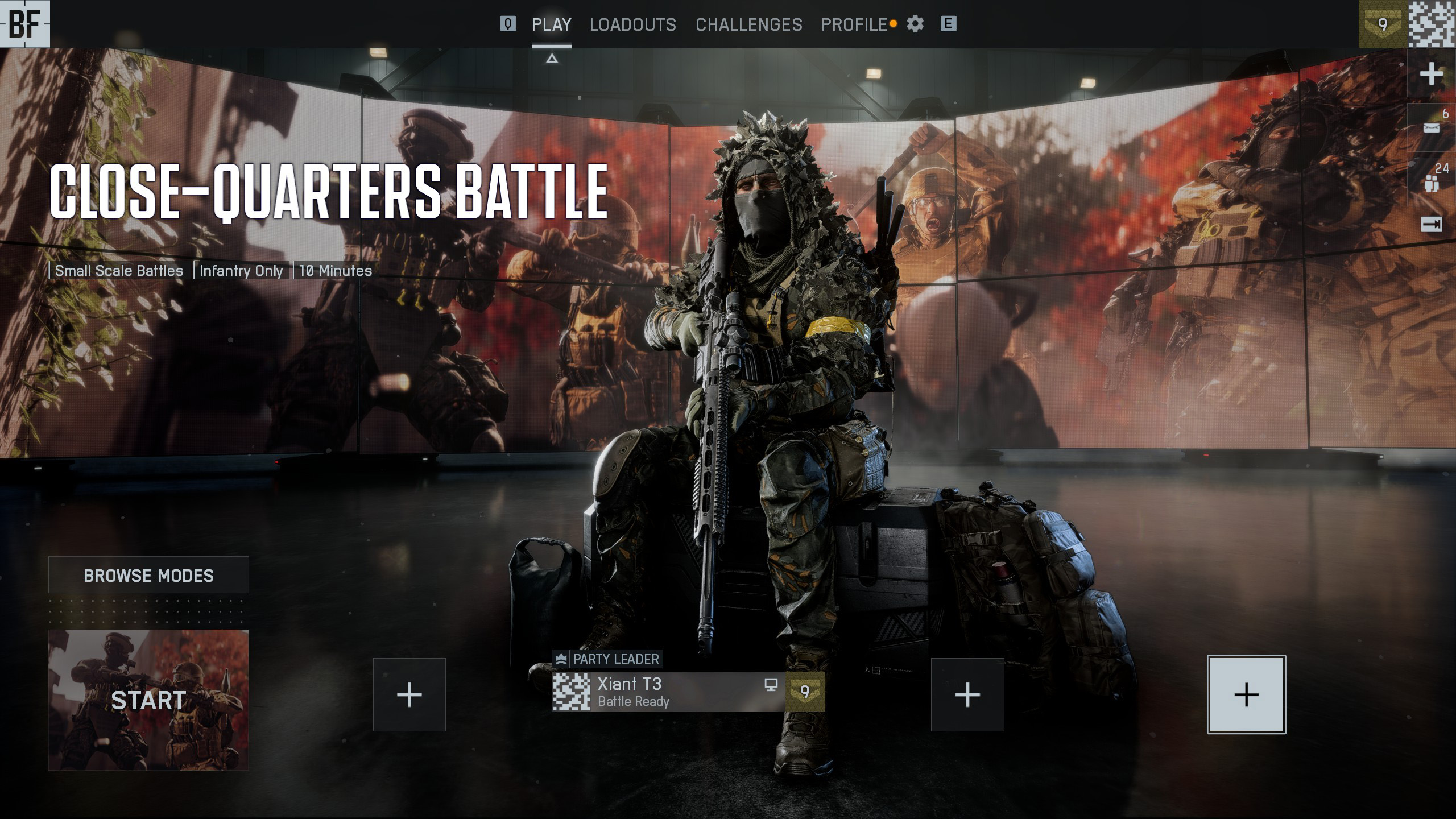This screenshot has width=1456, height=819.
Task: Click the BF logo in the corner
Action: (24, 23)
